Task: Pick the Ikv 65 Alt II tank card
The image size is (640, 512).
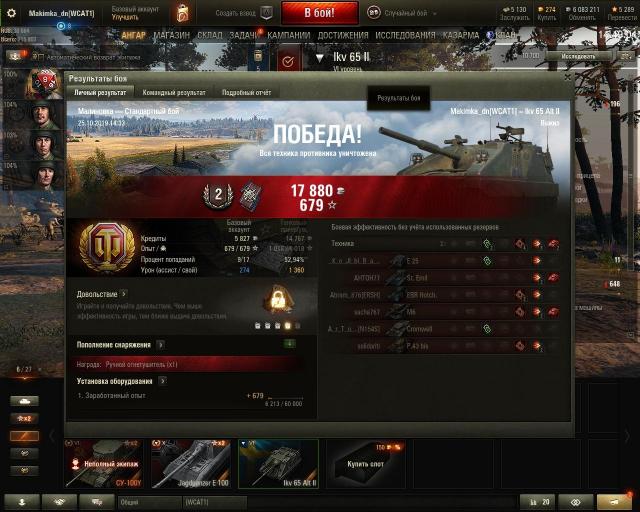Action: coord(278,465)
